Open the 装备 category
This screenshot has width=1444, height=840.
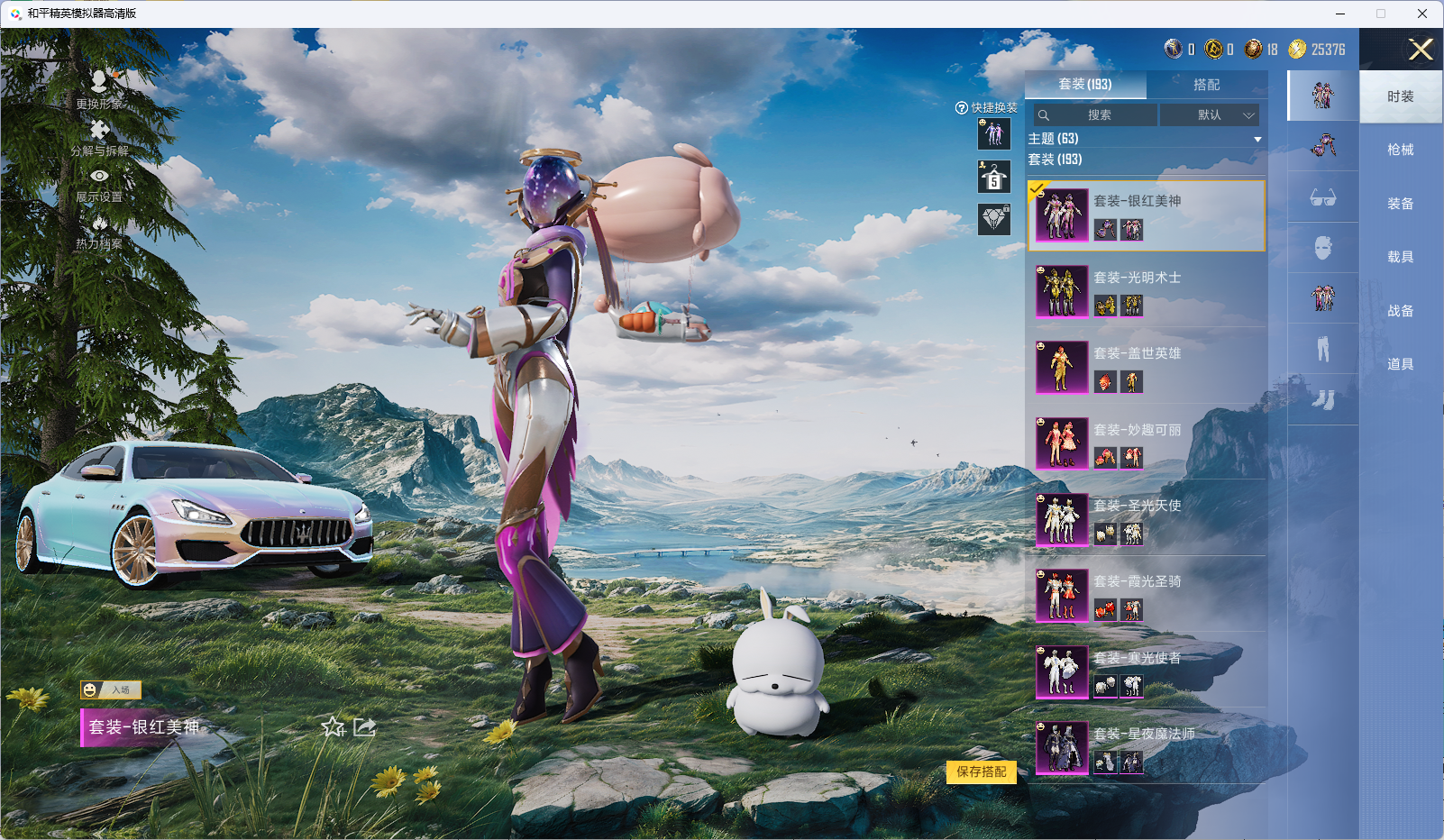pos(1400,204)
